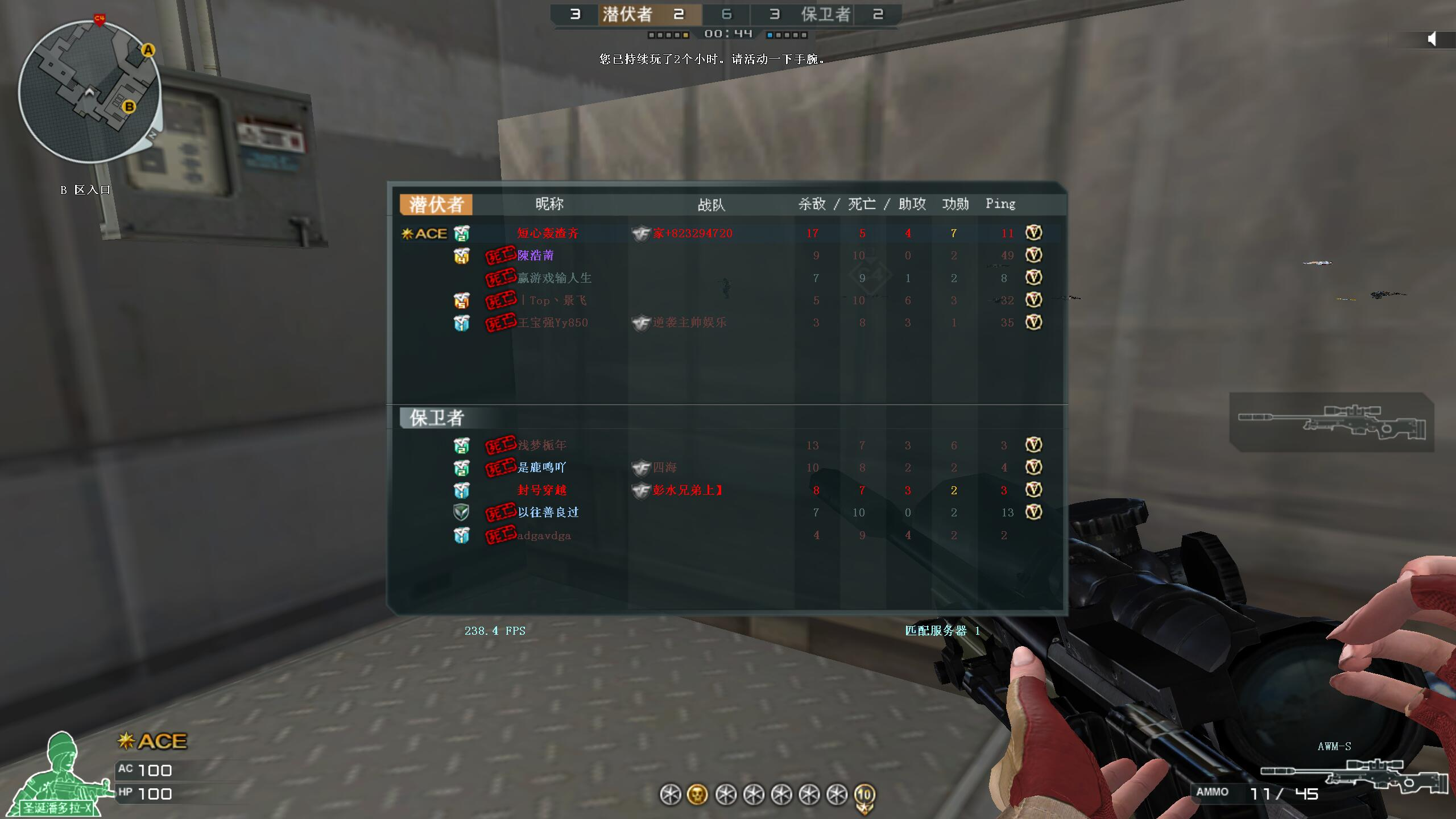The image size is (1456, 819).
Task: Click the 保卫者 team header
Action: [x=436, y=418]
